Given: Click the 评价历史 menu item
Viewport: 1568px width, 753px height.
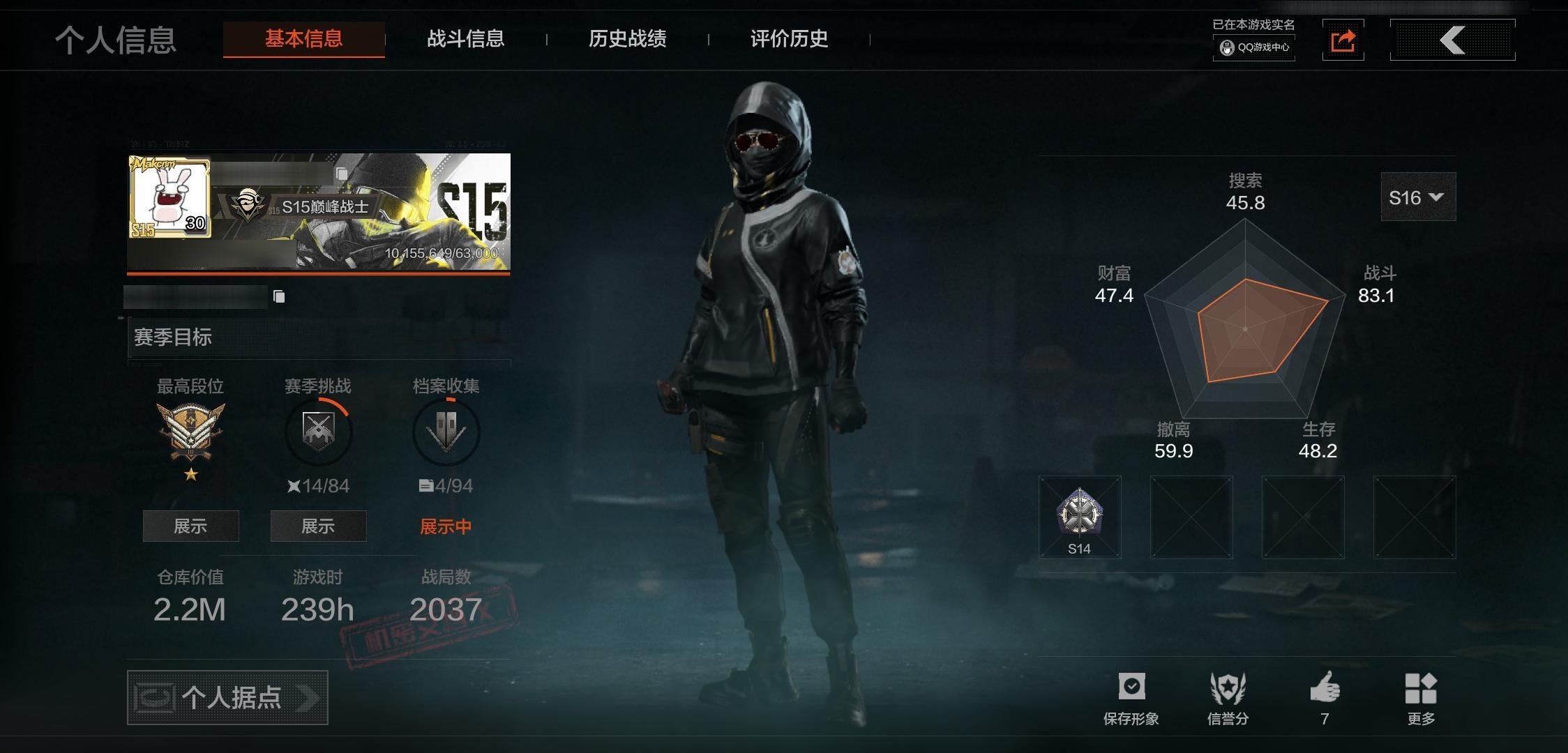Looking at the screenshot, I should tap(787, 40).
